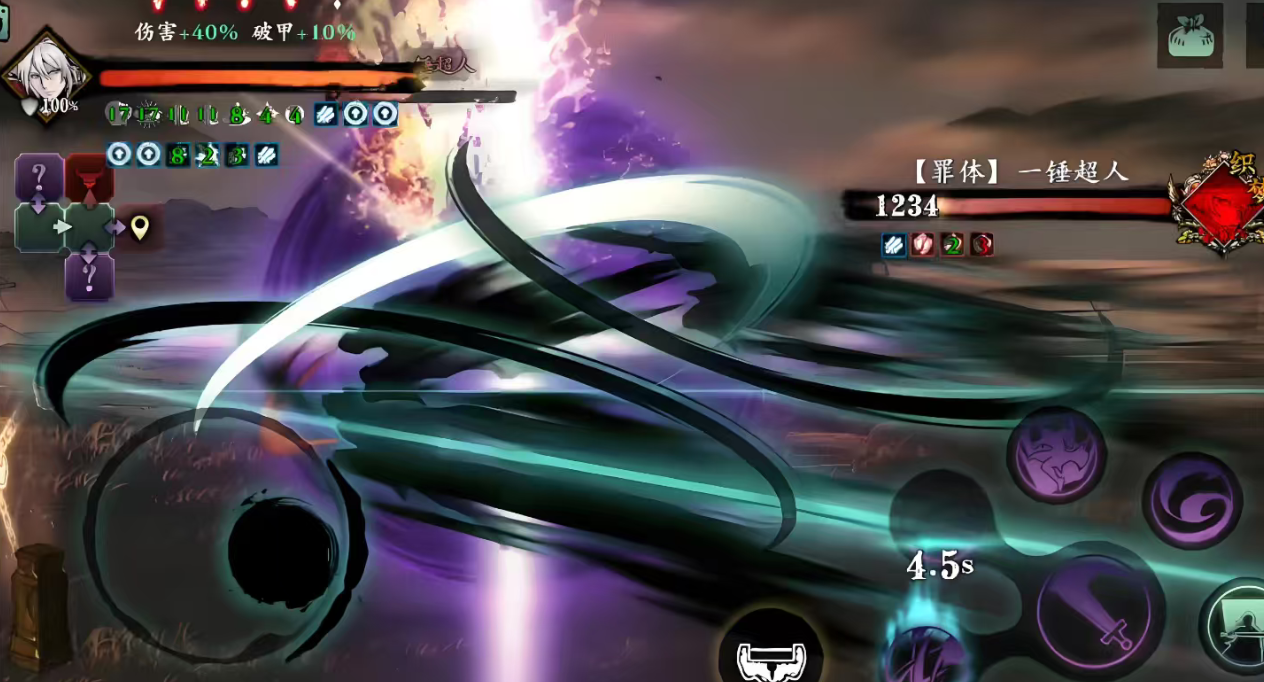Select the red bull-head room on the minimap
The width and height of the screenshot is (1264, 682).
(x=89, y=178)
